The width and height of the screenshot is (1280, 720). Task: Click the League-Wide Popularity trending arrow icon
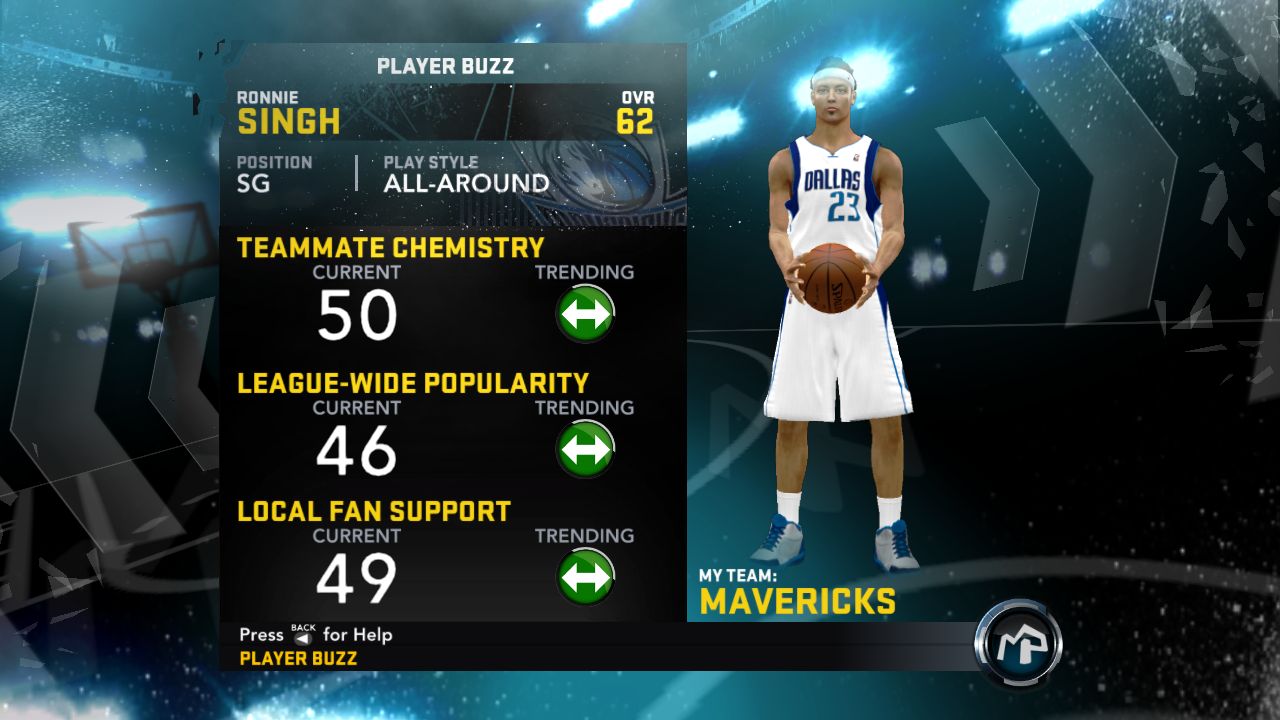(586, 447)
